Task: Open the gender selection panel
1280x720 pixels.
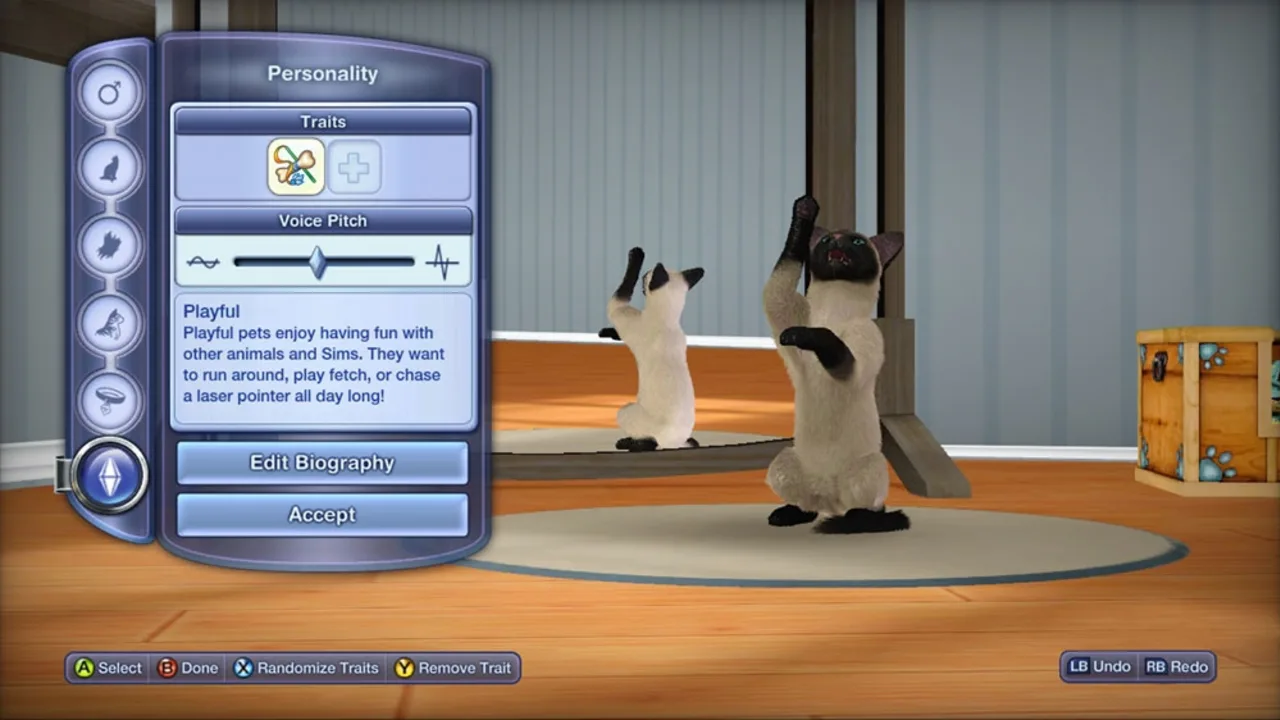Action: coord(110,91)
